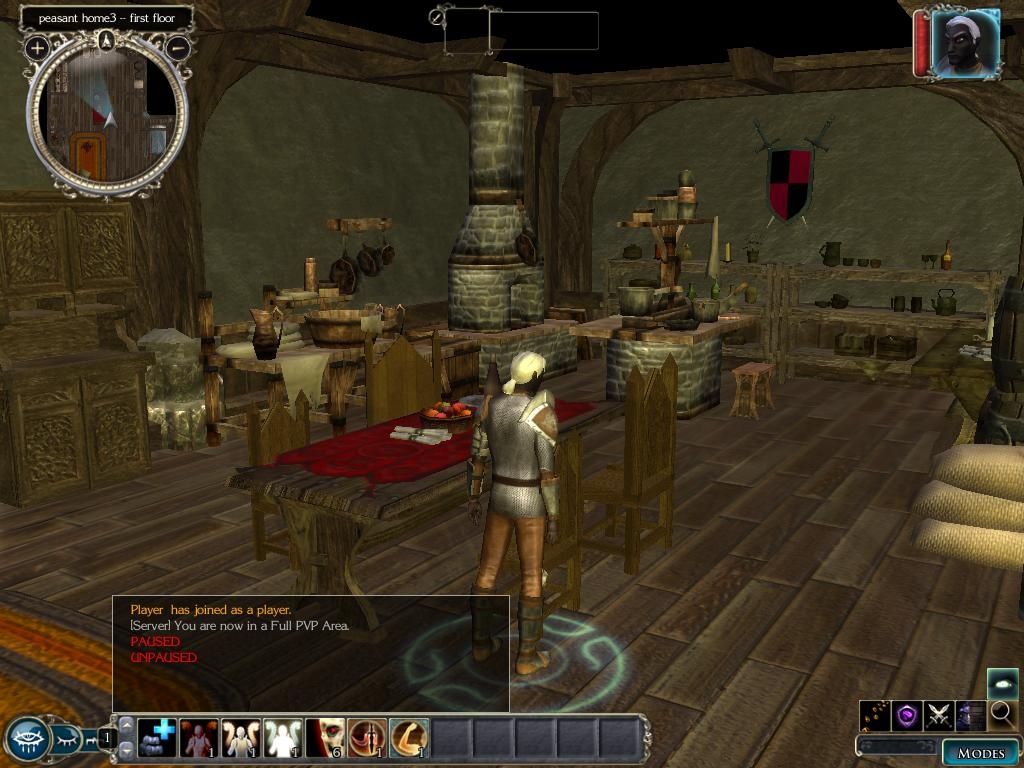Toggle the crossed swords combat mode

pyautogui.click(x=939, y=715)
